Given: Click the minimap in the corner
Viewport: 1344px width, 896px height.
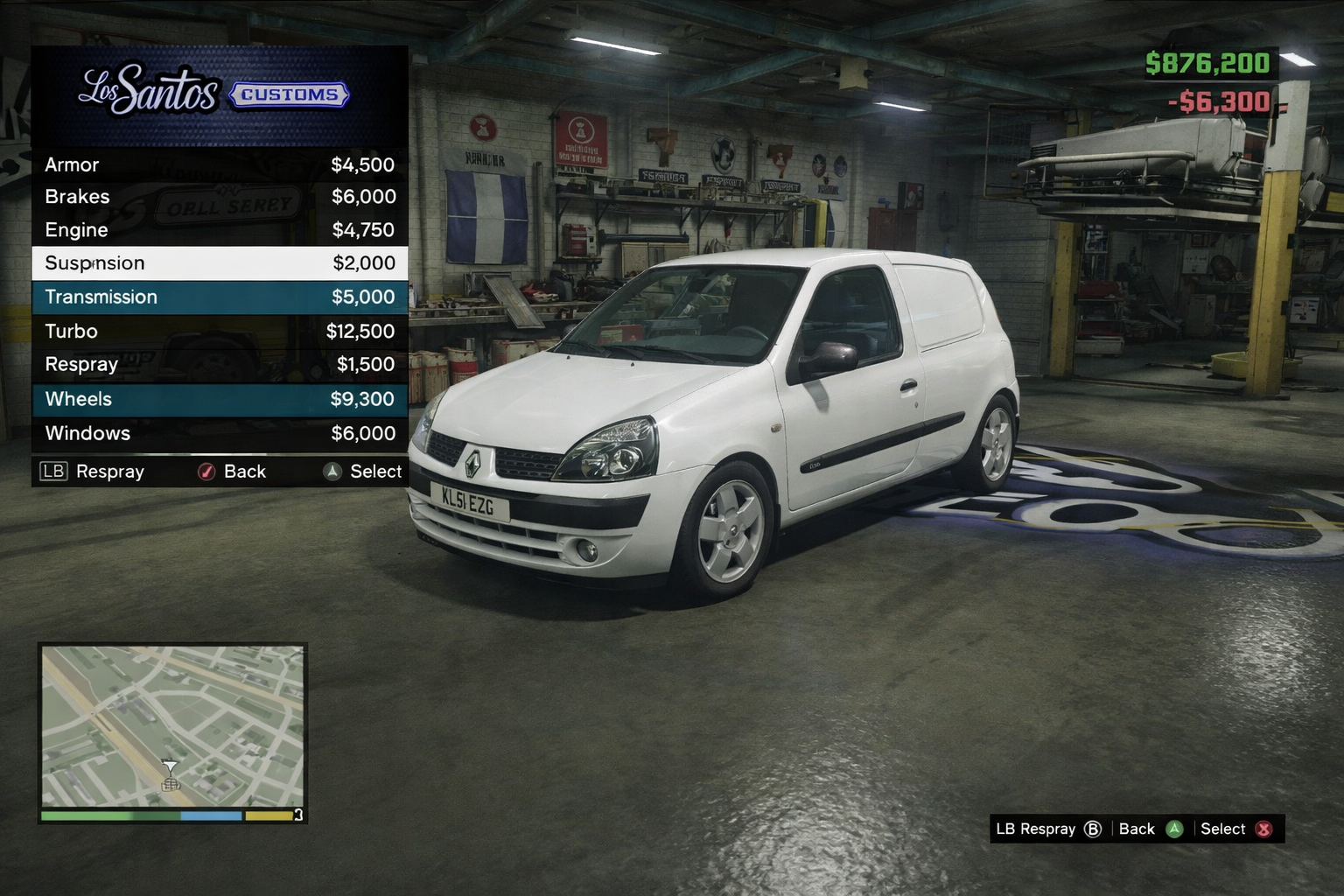Looking at the screenshot, I should pyautogui.click(x=172, y=726).
